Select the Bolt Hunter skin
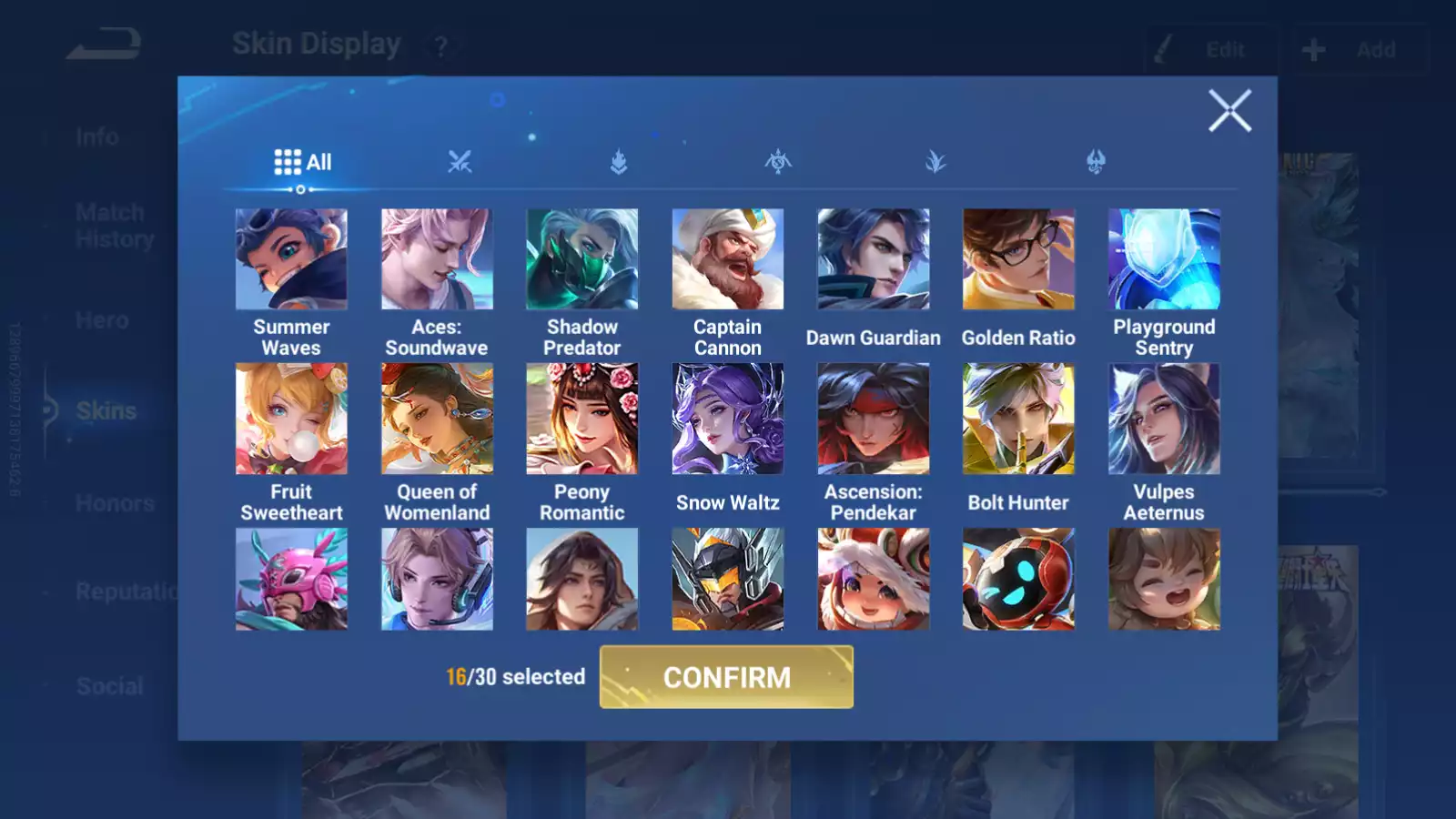Viewport: 1456px width, 819px height. (x=1018, y=419)
